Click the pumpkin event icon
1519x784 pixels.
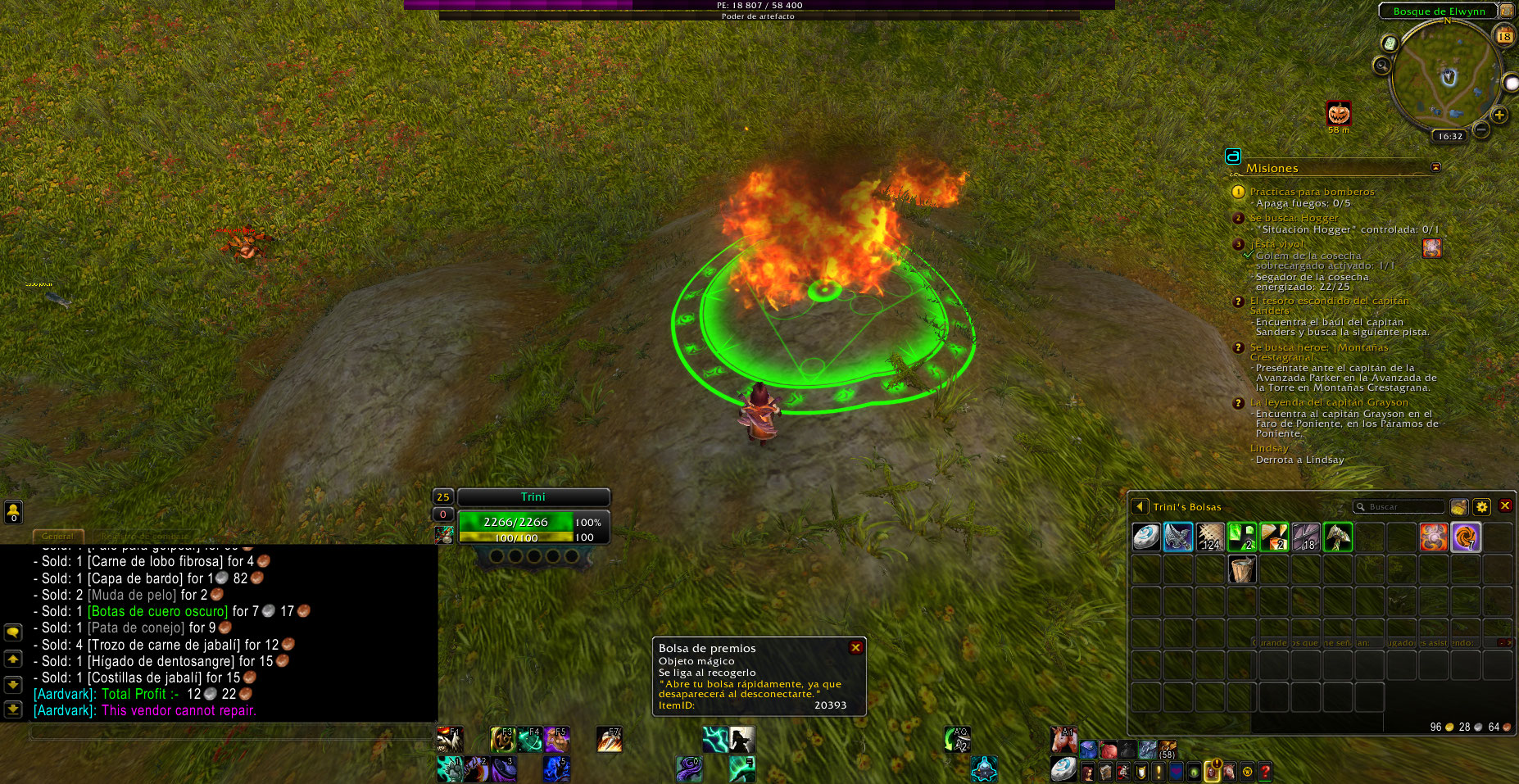click(1339, 113)
